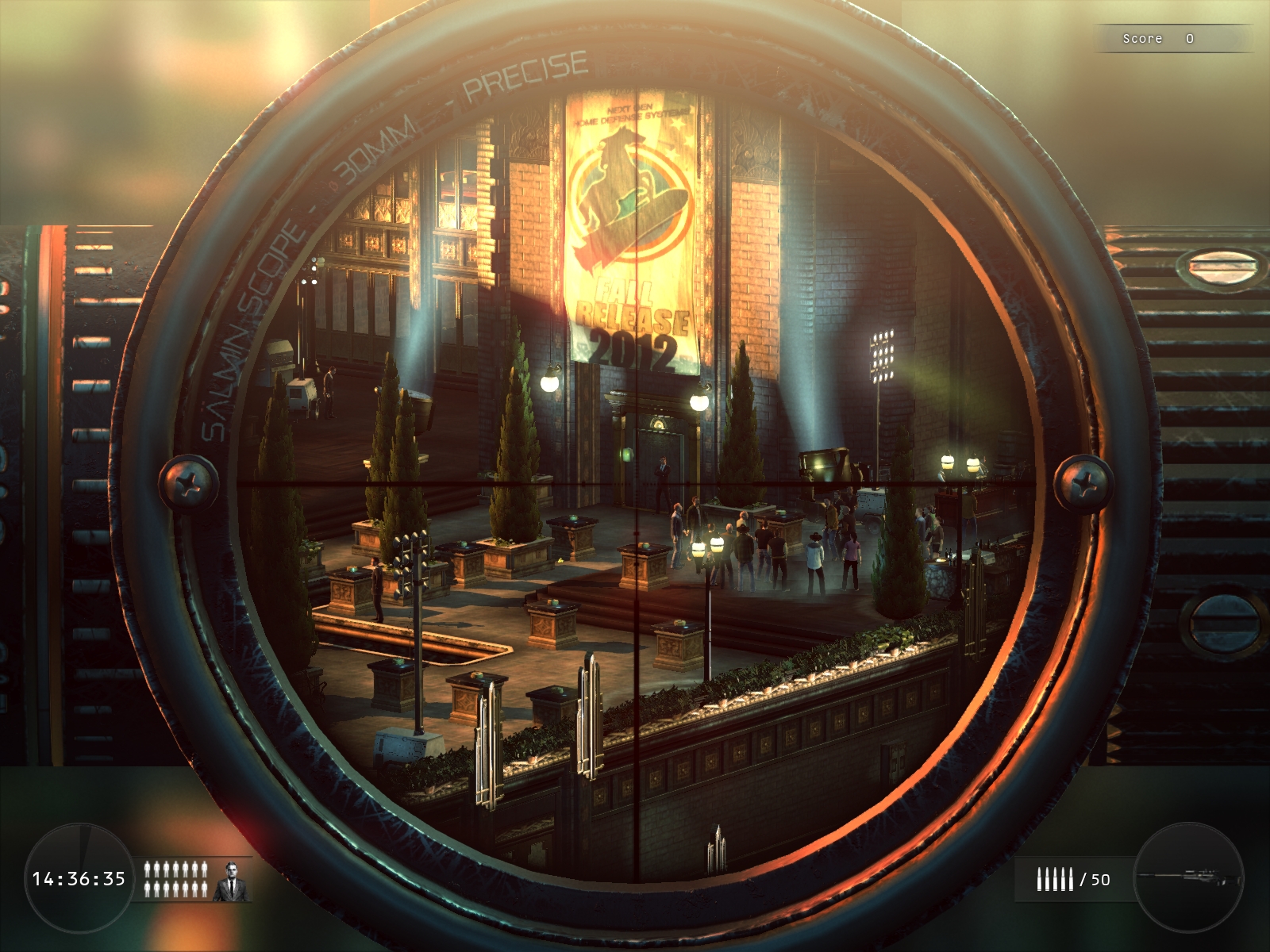Click the target's portrait icon

232,880
